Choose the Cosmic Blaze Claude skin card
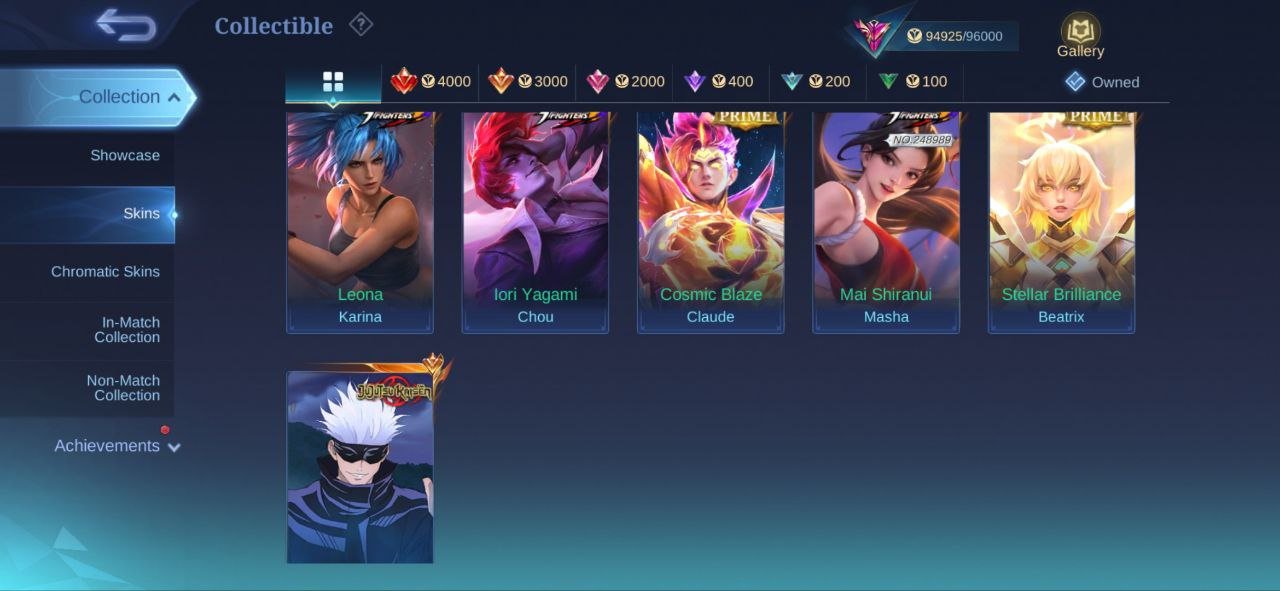The image size is (1280, 591). point(711,222)
